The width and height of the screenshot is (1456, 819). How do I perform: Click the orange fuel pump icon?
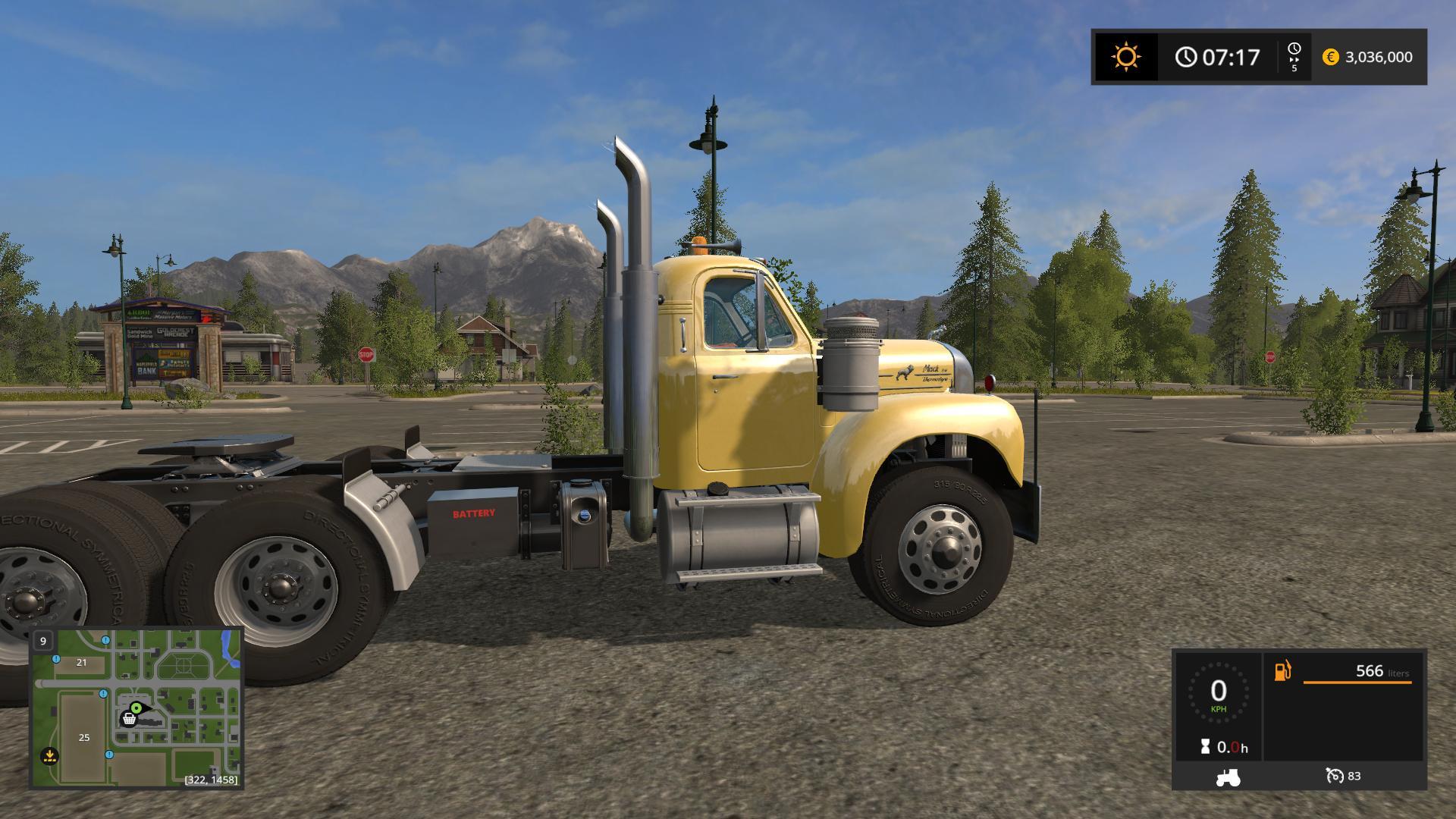pyautogui.click(x=1282, y=671)
